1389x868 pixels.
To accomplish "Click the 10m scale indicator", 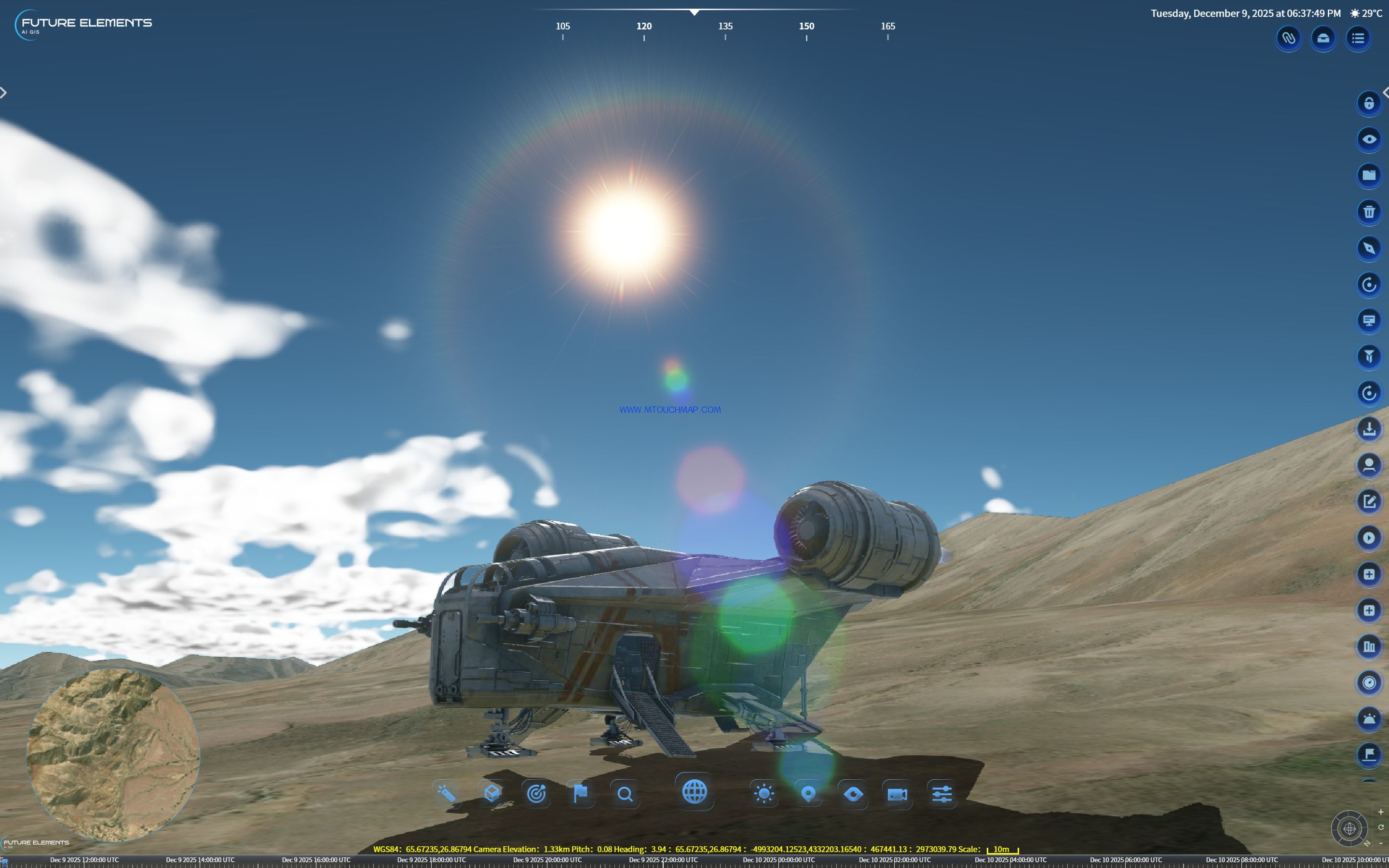I will click(x=1002, y=850).
